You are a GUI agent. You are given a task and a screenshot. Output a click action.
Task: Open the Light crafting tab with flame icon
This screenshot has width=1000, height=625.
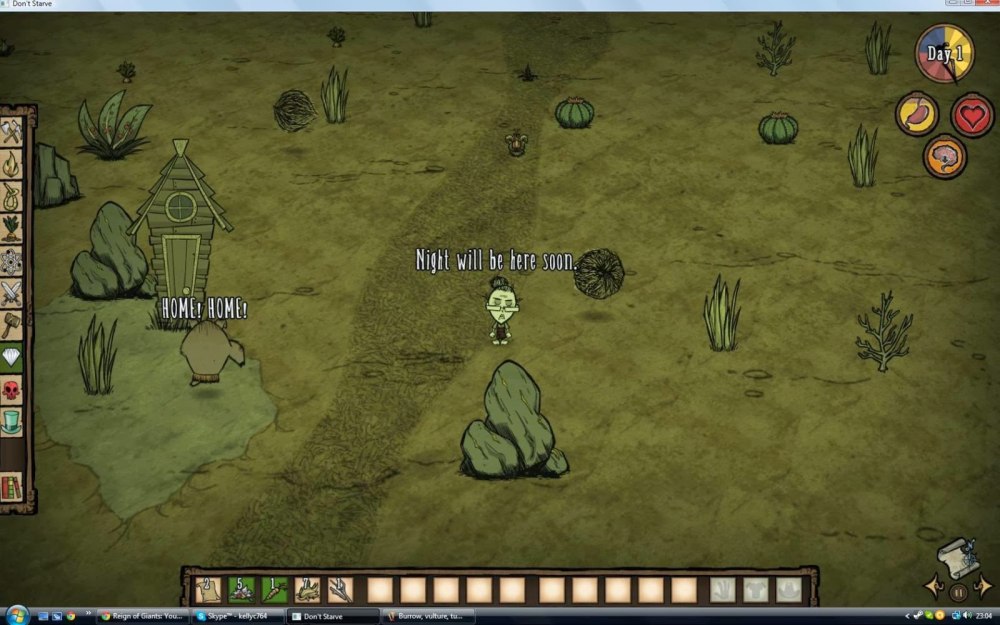(12, 163)
